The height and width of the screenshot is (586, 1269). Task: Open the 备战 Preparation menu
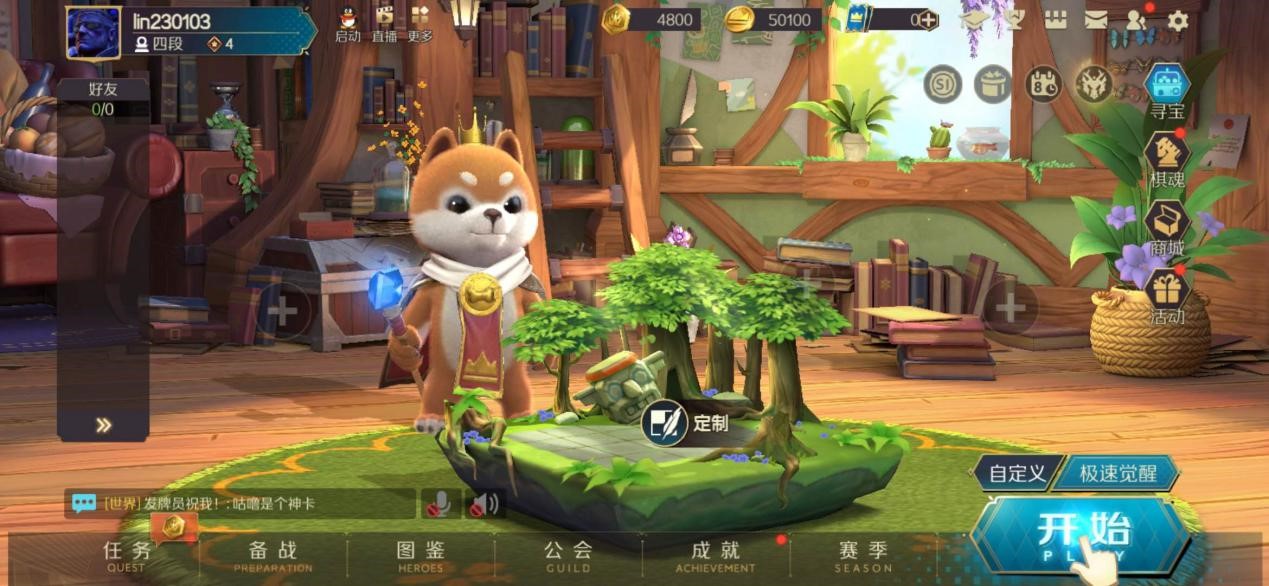[273, 556]
